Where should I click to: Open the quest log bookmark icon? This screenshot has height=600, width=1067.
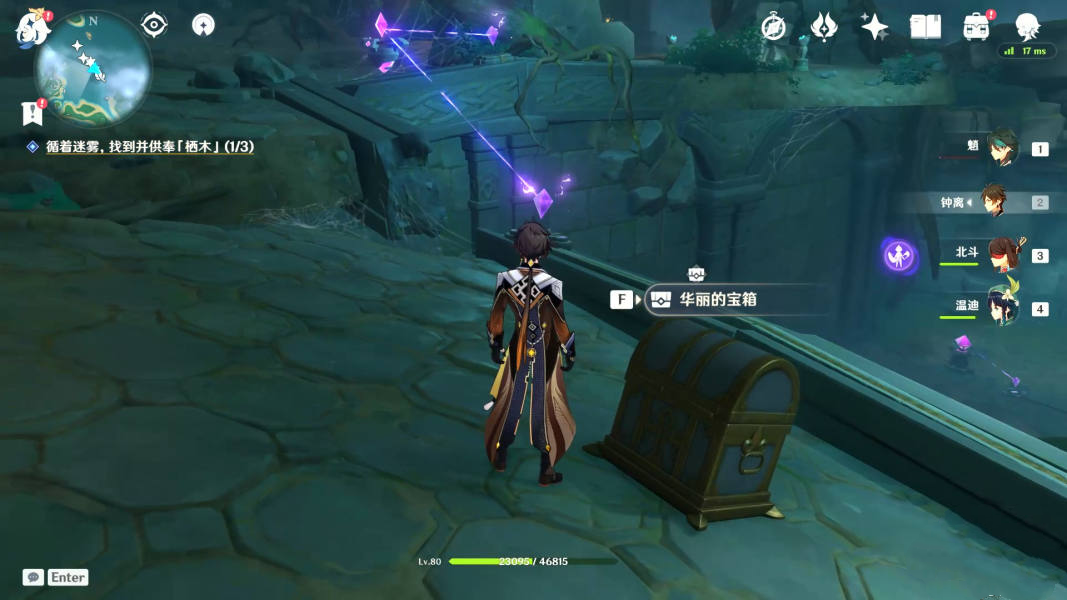click(x=31, y=112)
